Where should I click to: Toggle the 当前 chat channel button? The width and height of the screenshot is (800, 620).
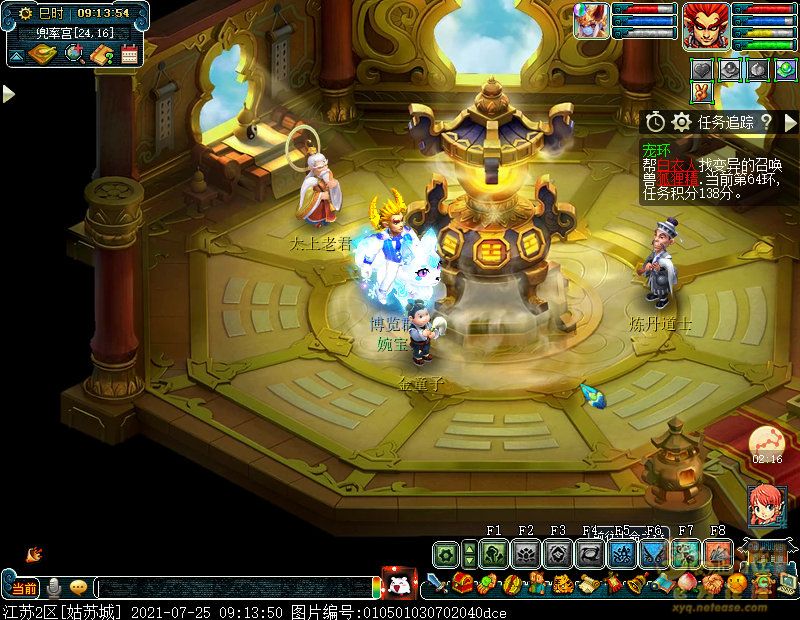[24, 588]
